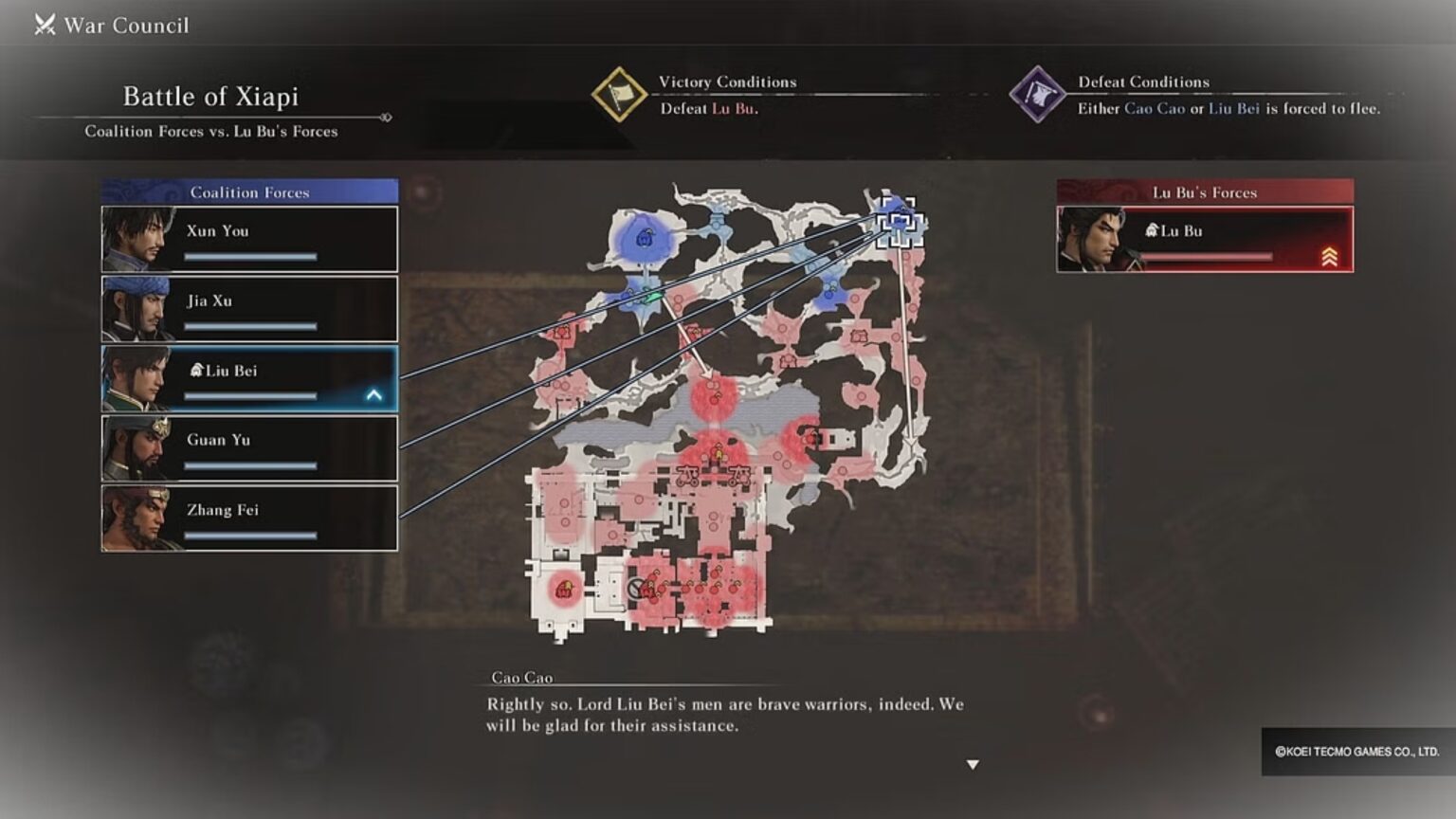Click the Zhang Fei officer panel

point(248,517)
